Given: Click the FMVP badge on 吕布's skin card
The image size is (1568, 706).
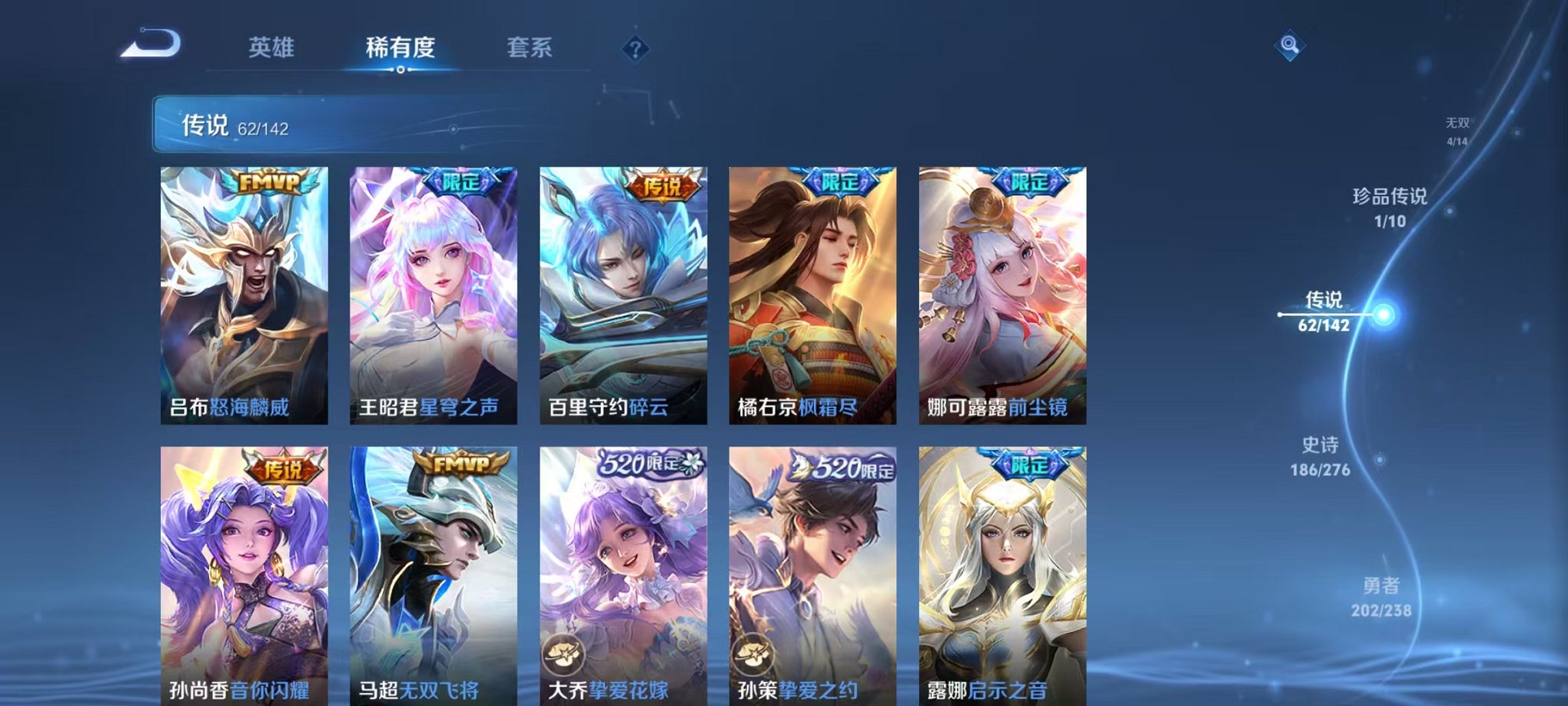Looking at the screenshot, I should 271,181.
